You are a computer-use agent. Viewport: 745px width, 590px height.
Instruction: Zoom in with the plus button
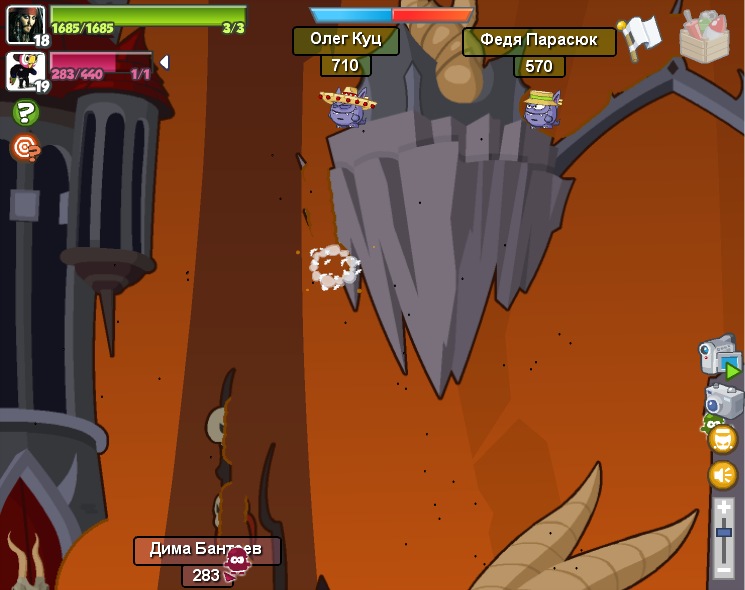[x=723, y=508]
